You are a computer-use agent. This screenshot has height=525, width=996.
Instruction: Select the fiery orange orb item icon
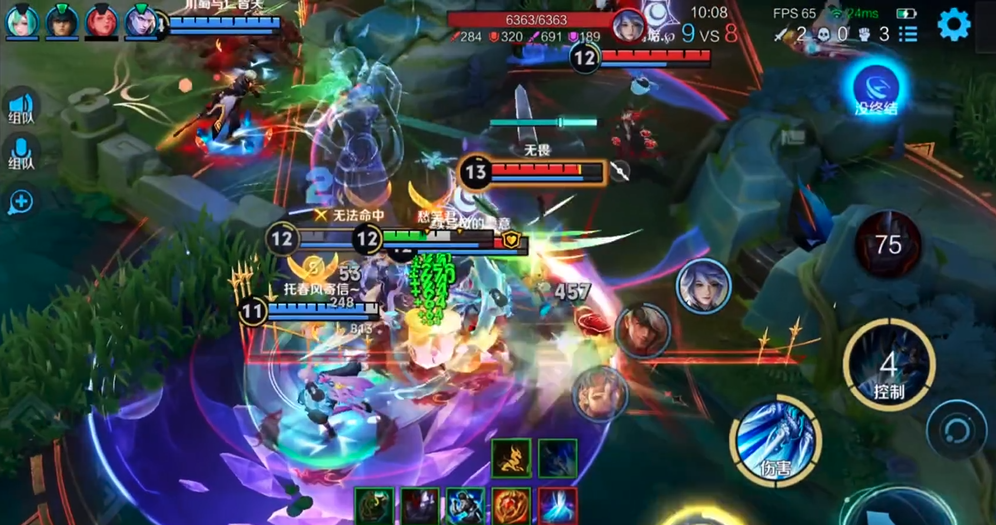click(511, 506)
